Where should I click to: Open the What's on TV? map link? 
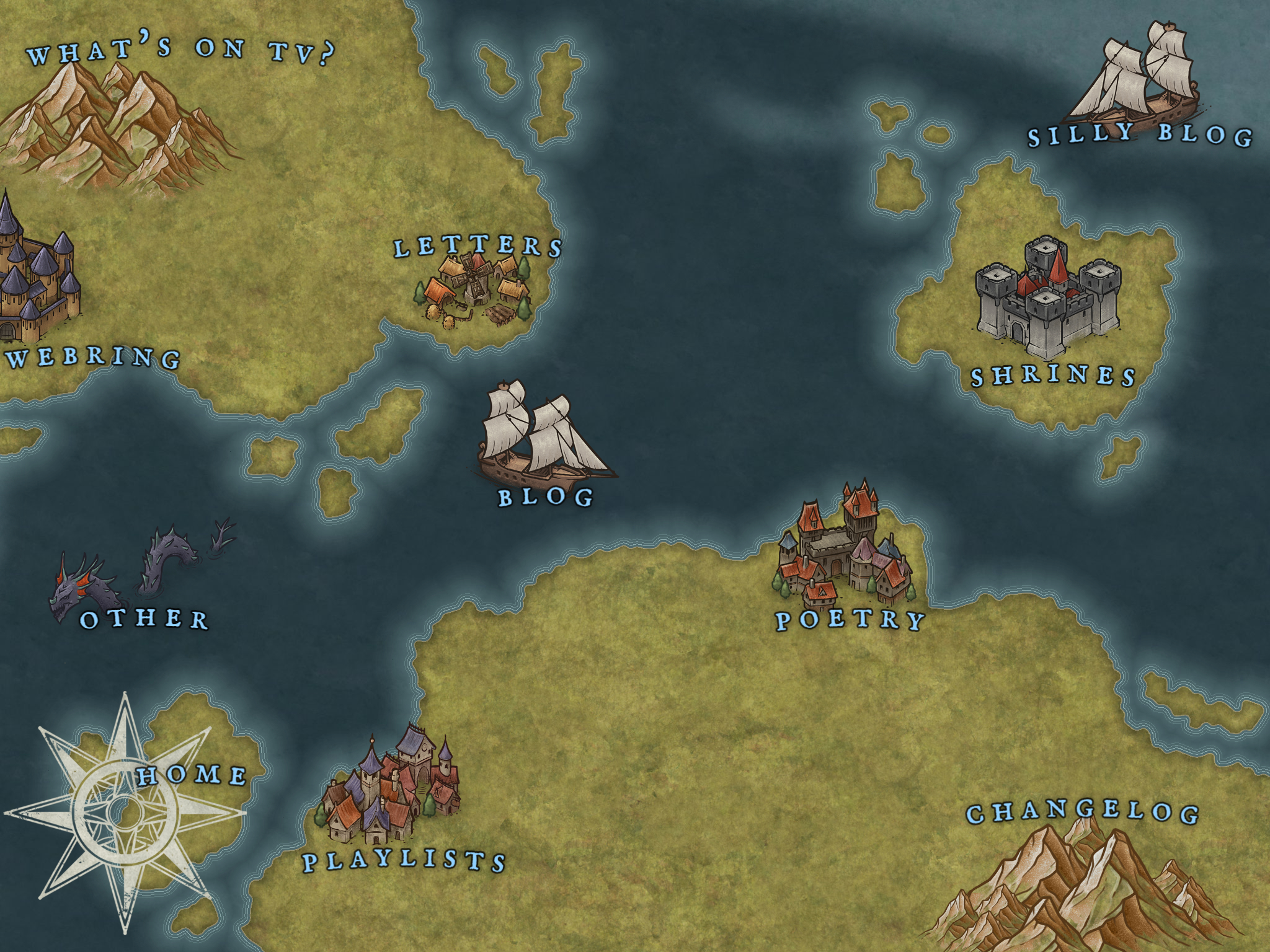click(180, 52)
